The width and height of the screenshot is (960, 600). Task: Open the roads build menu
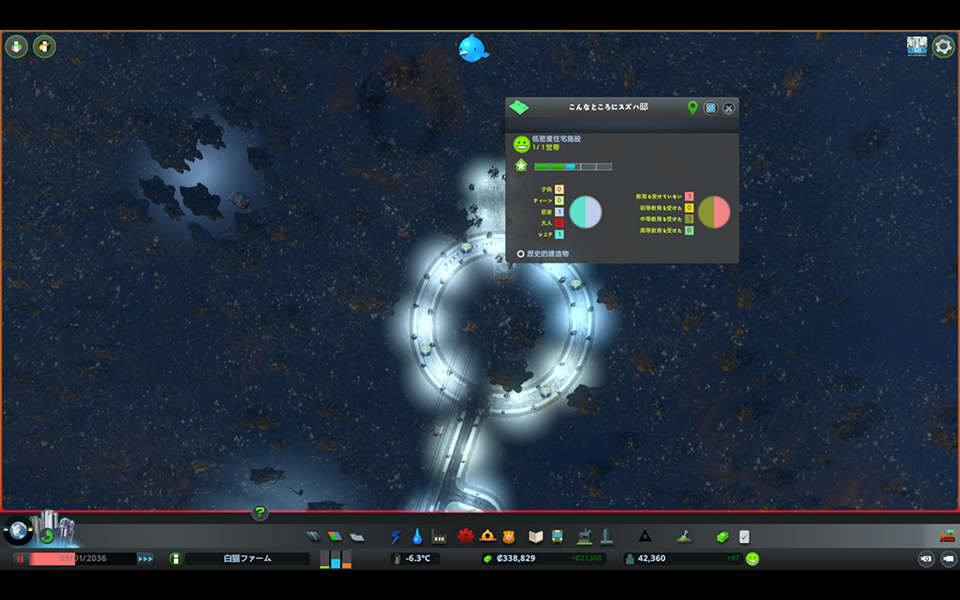(x=313, y=537)
